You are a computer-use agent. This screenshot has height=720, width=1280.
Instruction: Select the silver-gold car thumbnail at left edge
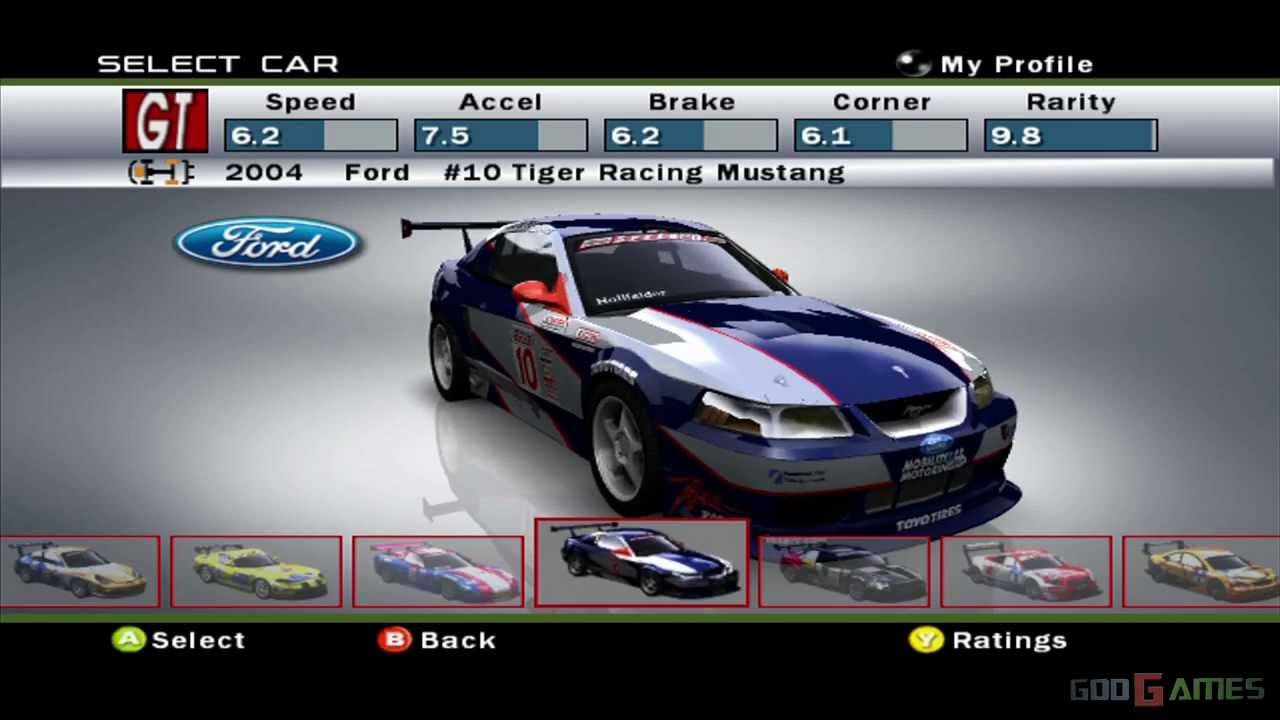78,571
